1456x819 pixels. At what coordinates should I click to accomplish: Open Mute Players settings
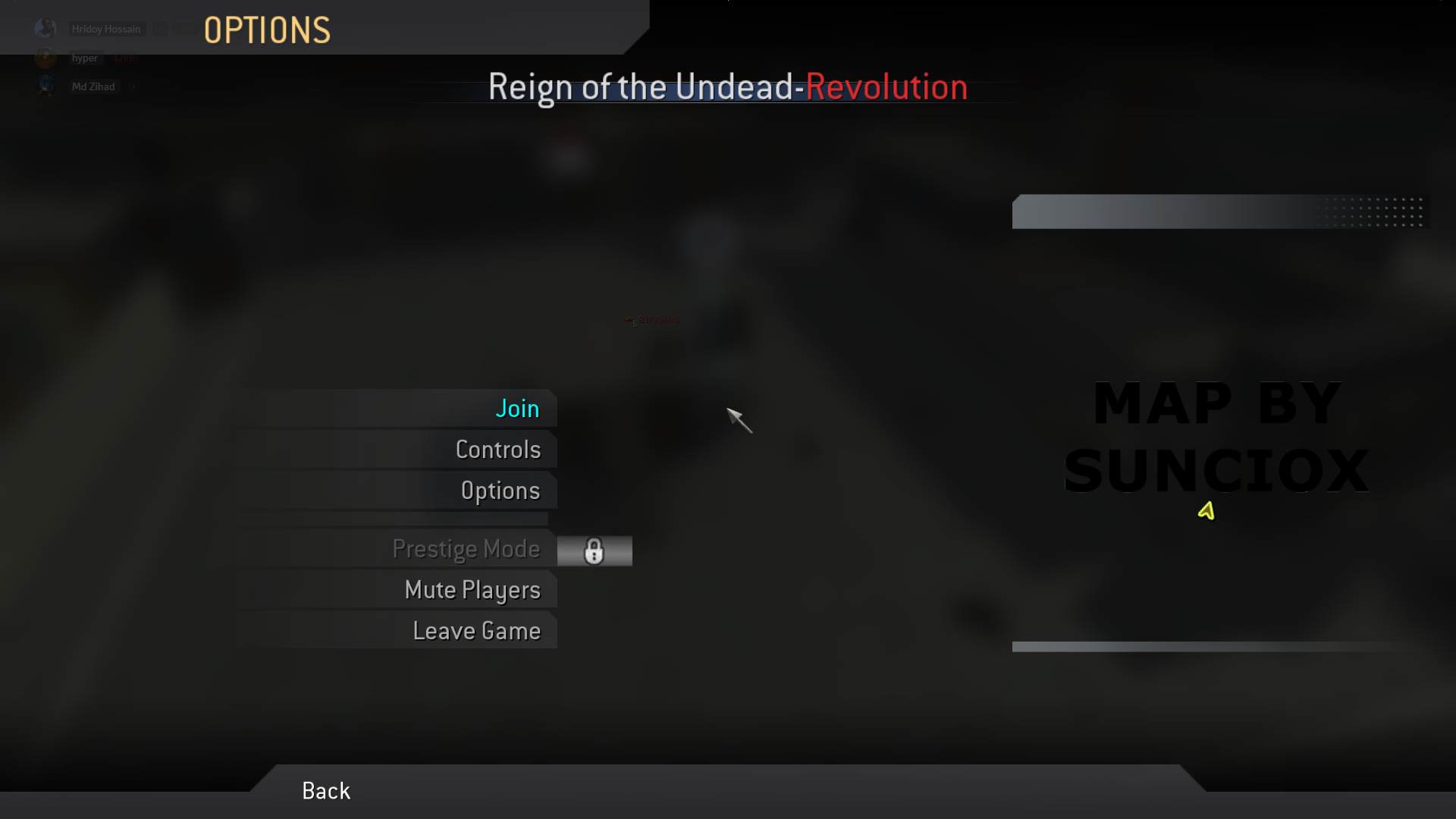[x=472, y=590]
